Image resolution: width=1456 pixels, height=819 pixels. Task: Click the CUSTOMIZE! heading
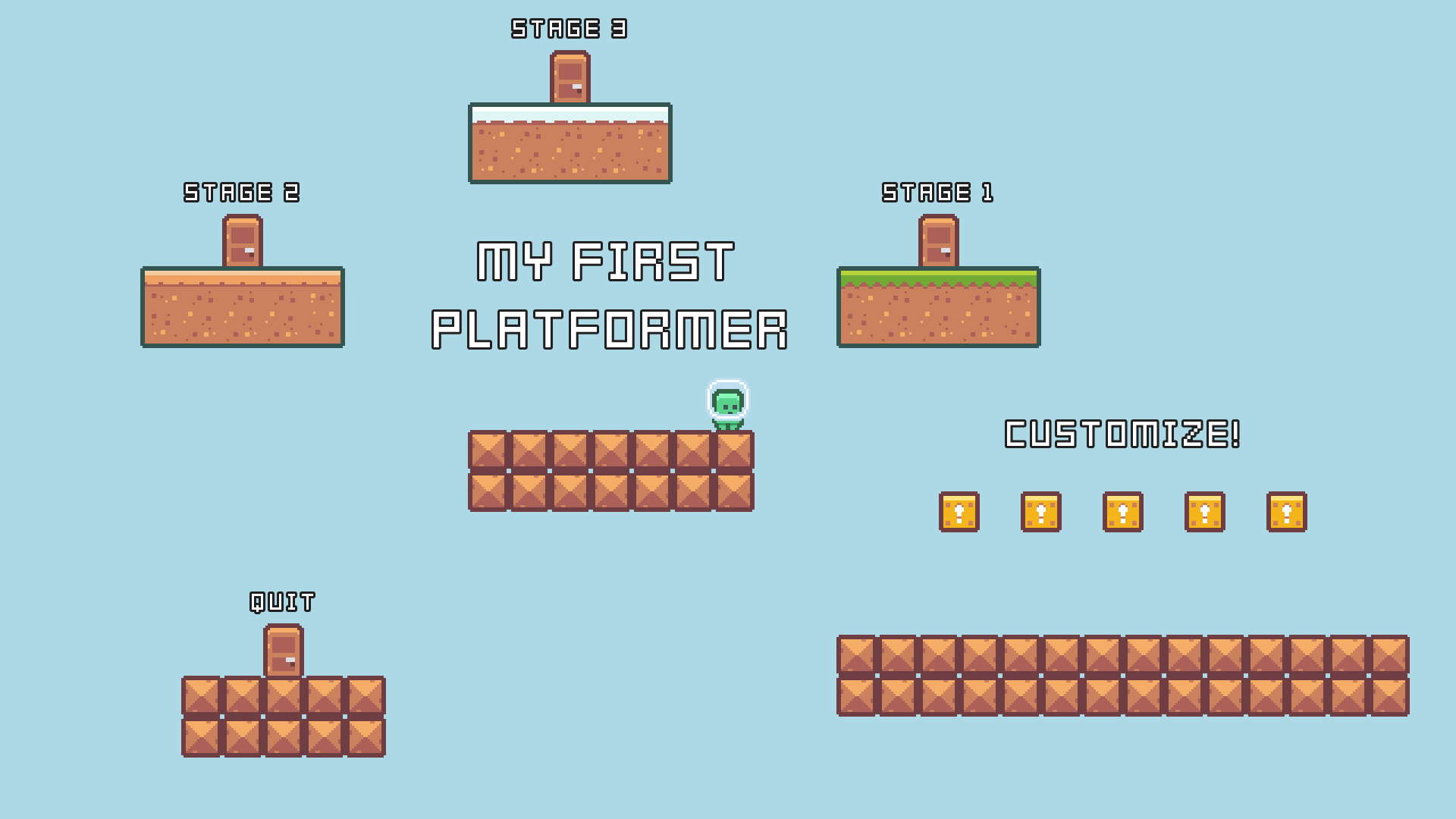tap(1122, 434)
